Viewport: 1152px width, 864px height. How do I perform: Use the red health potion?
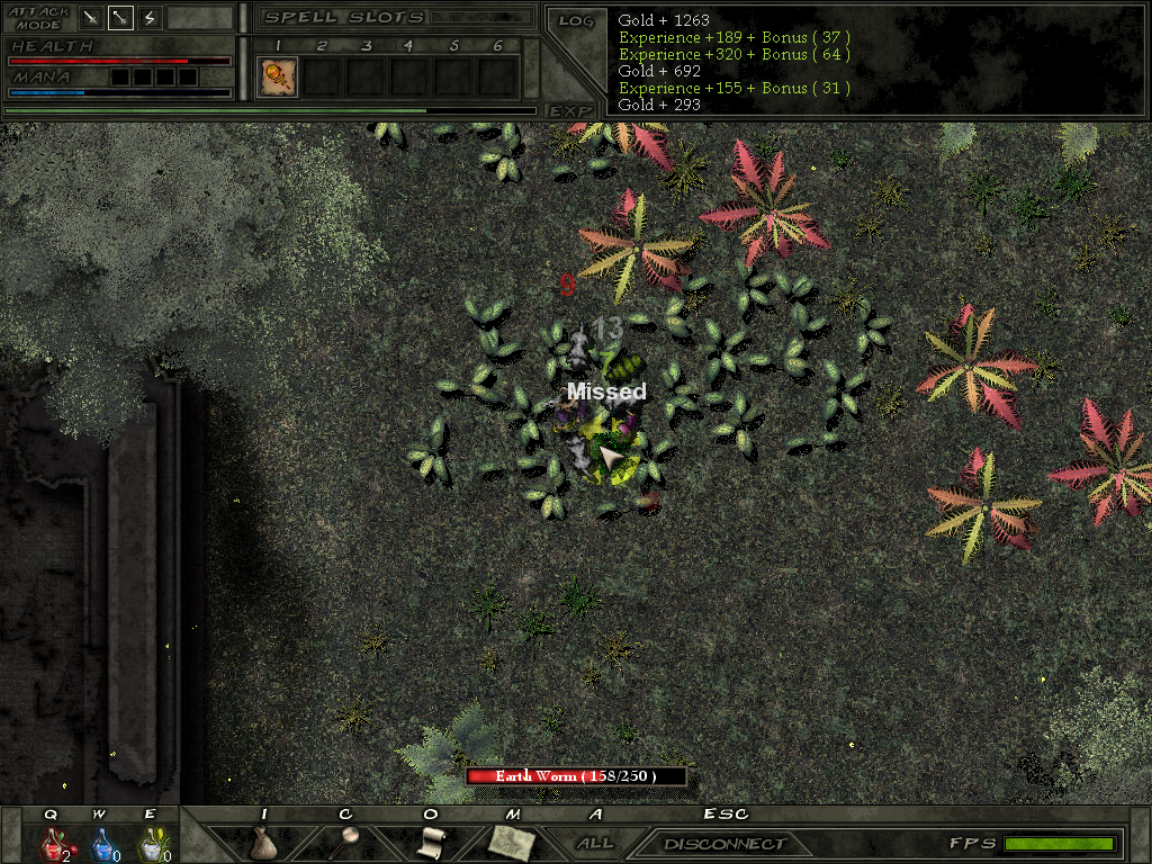click(x=52, y=845)
